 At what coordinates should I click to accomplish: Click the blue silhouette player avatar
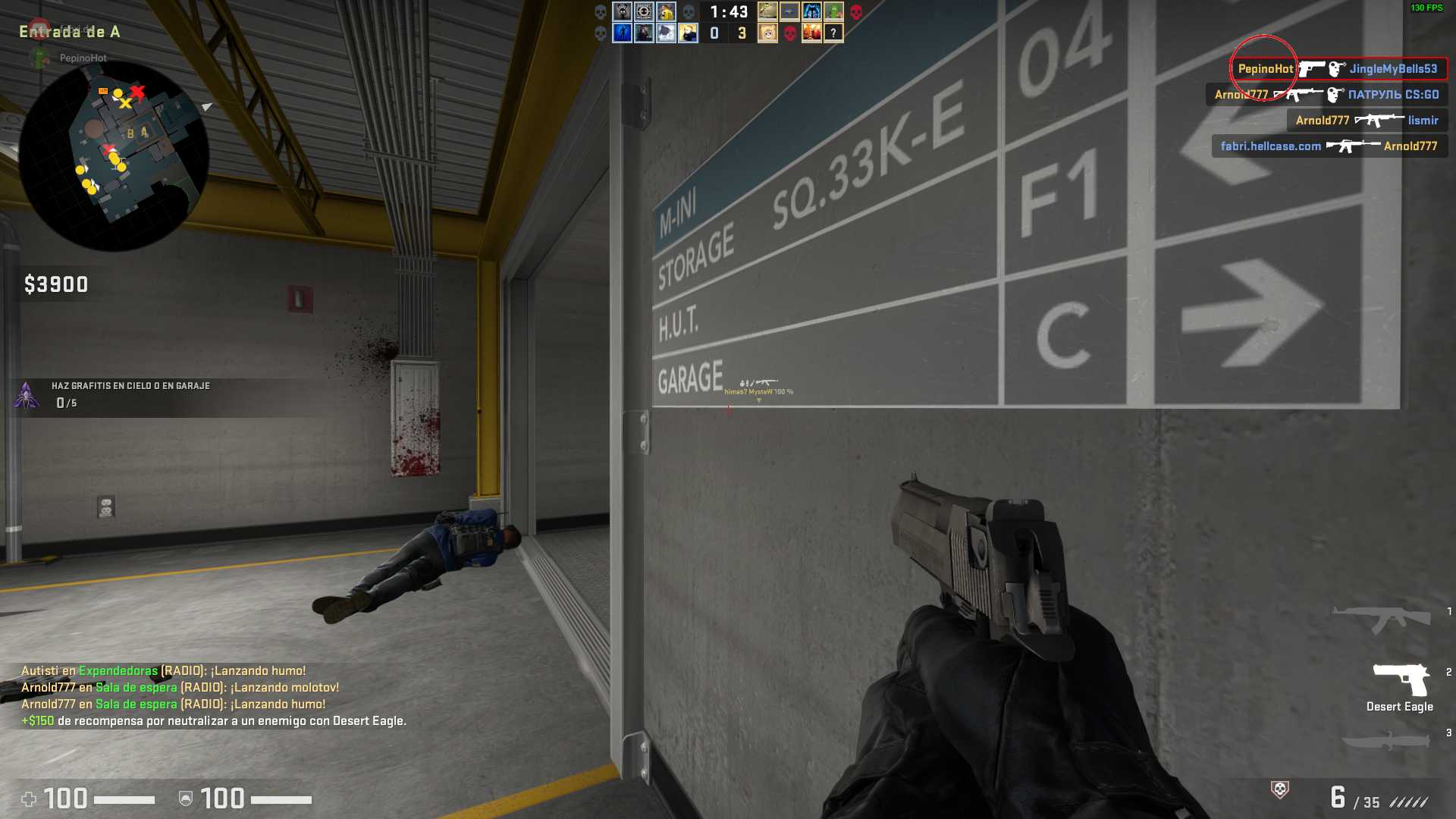[x=622, y=33]
